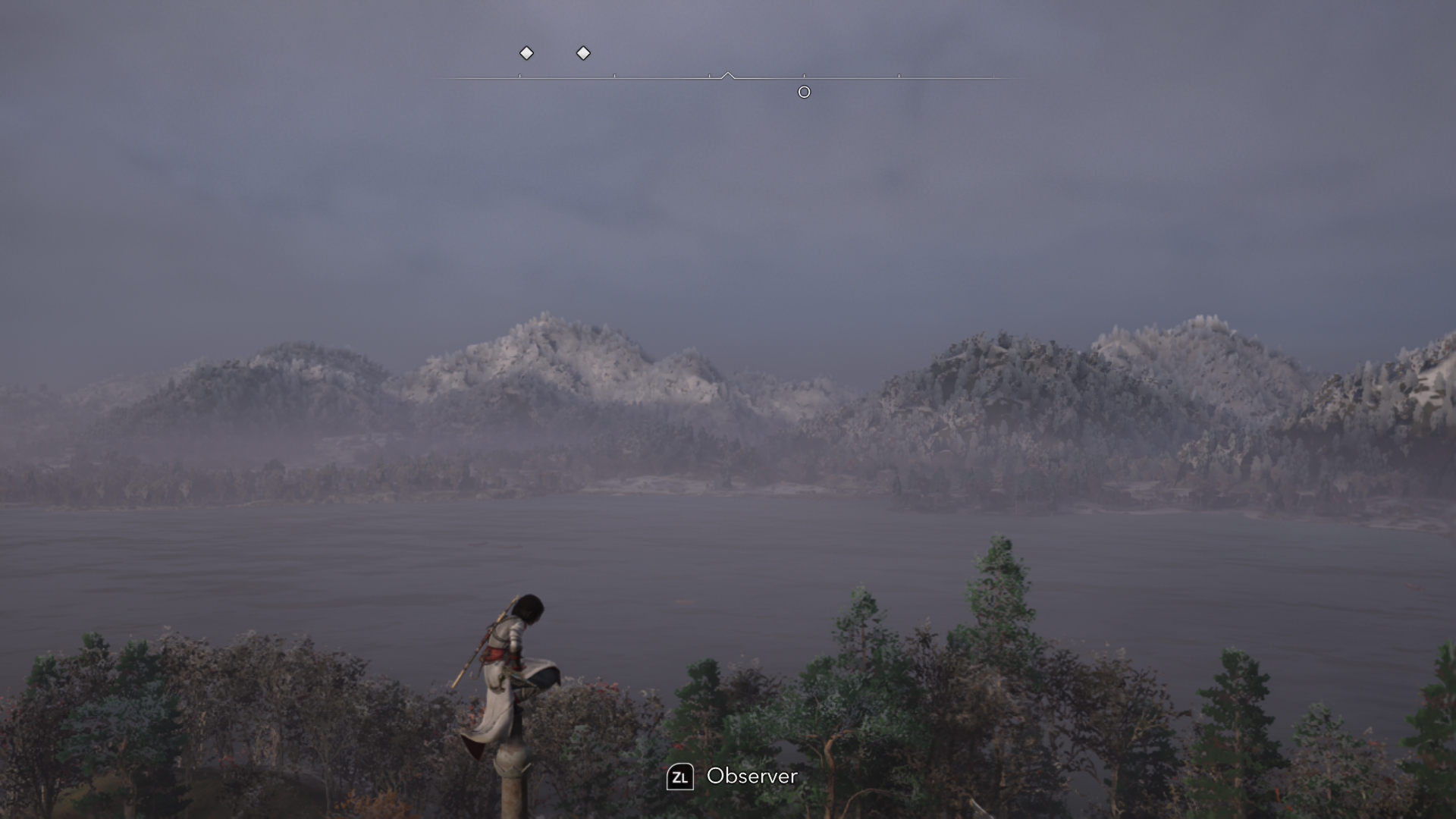Click the compass heading pointer notch

click(x=728, y=75)
